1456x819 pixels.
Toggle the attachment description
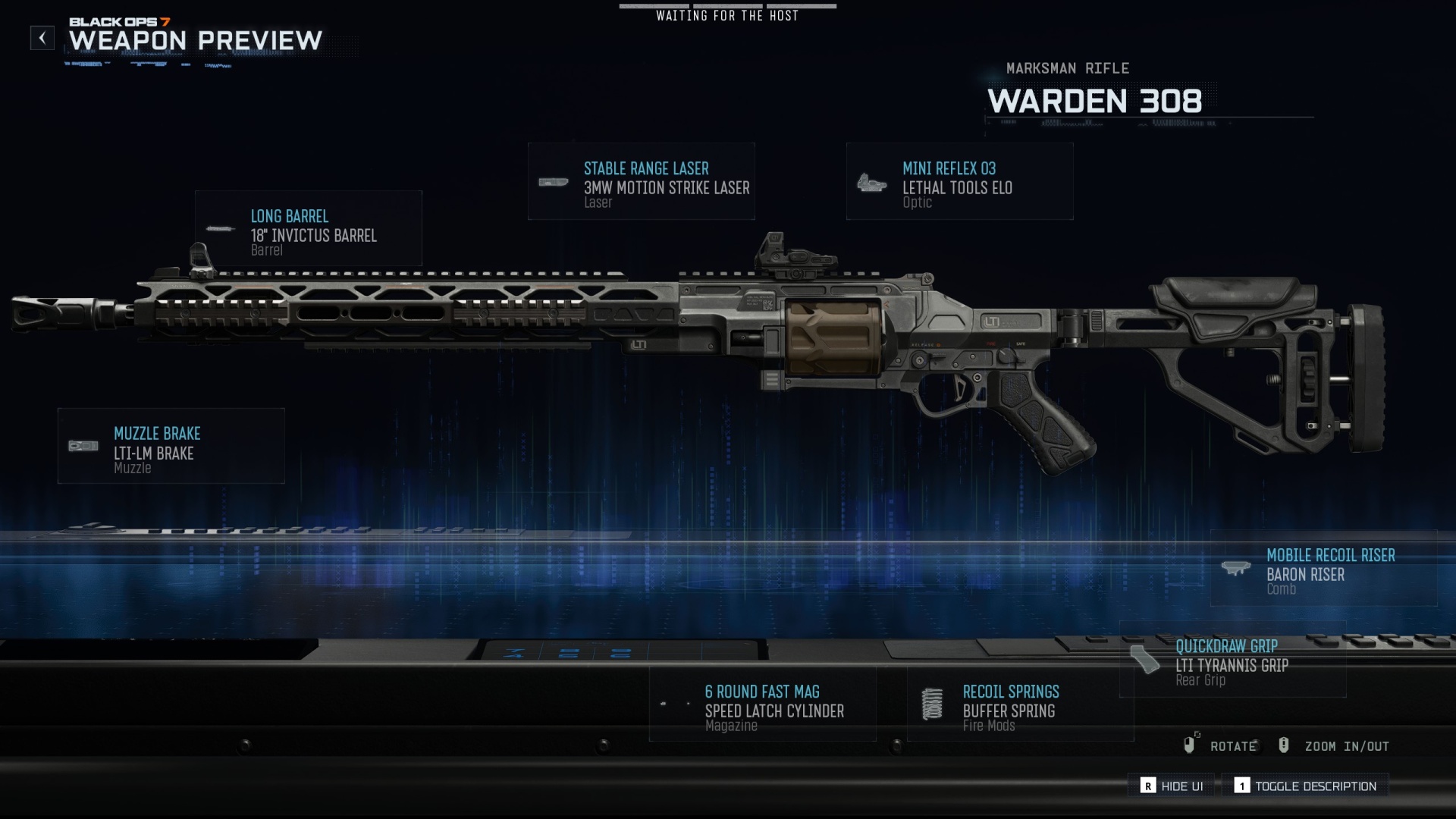click(x=1305, y=786)
